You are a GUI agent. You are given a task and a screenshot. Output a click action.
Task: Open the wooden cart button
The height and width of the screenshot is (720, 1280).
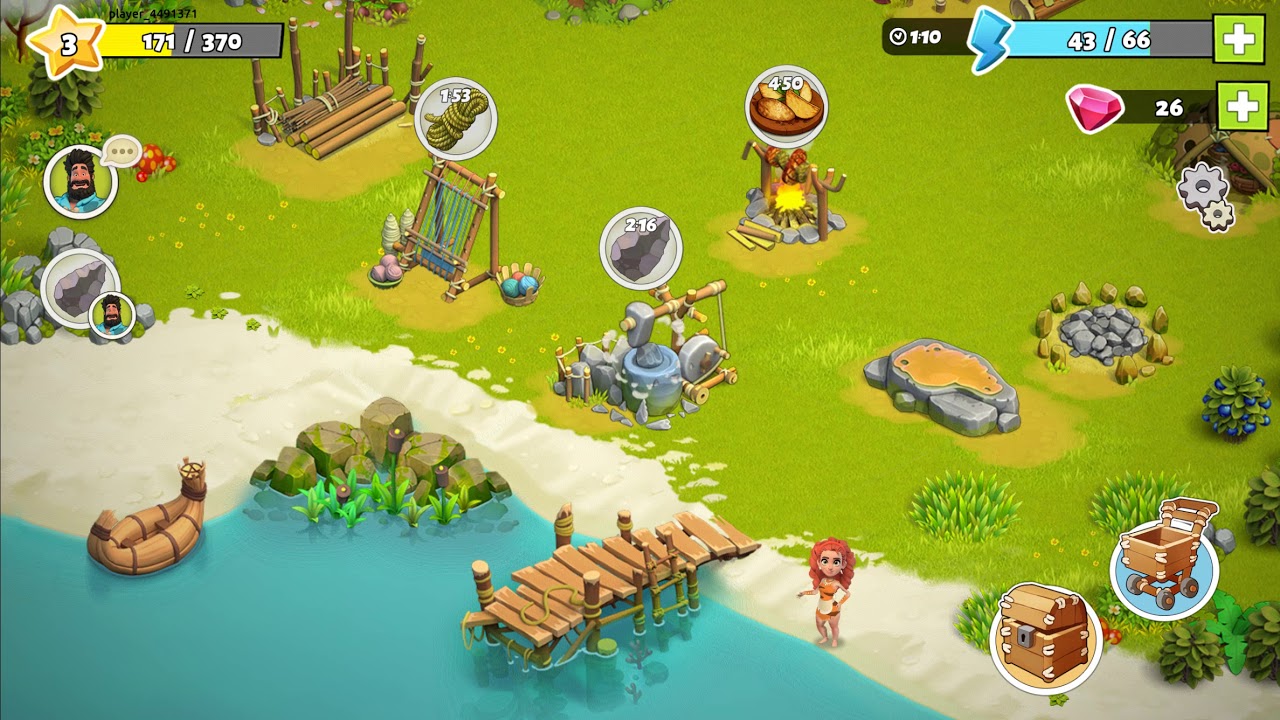click(x=1163, y=562)
